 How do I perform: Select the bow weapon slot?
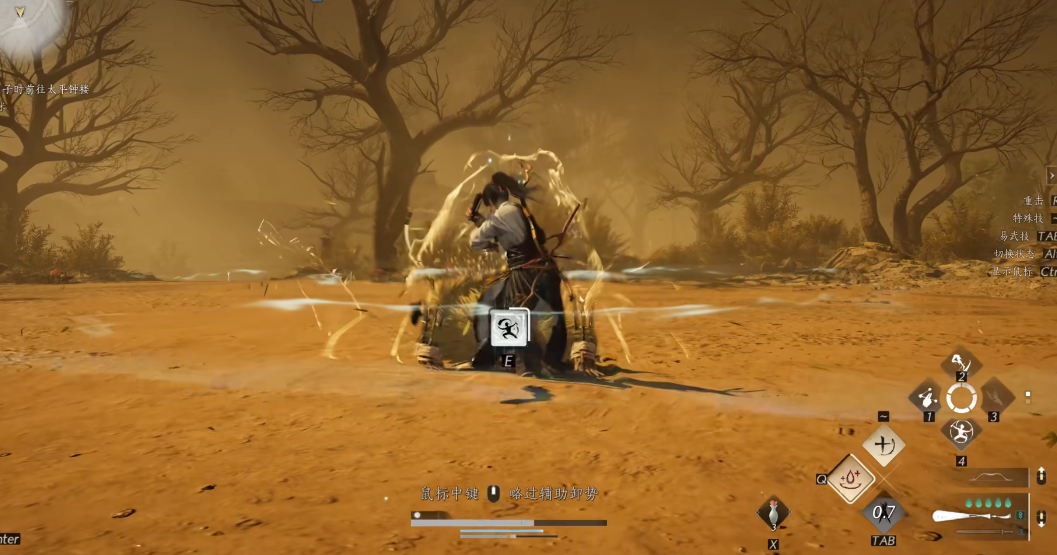(992, 478)
